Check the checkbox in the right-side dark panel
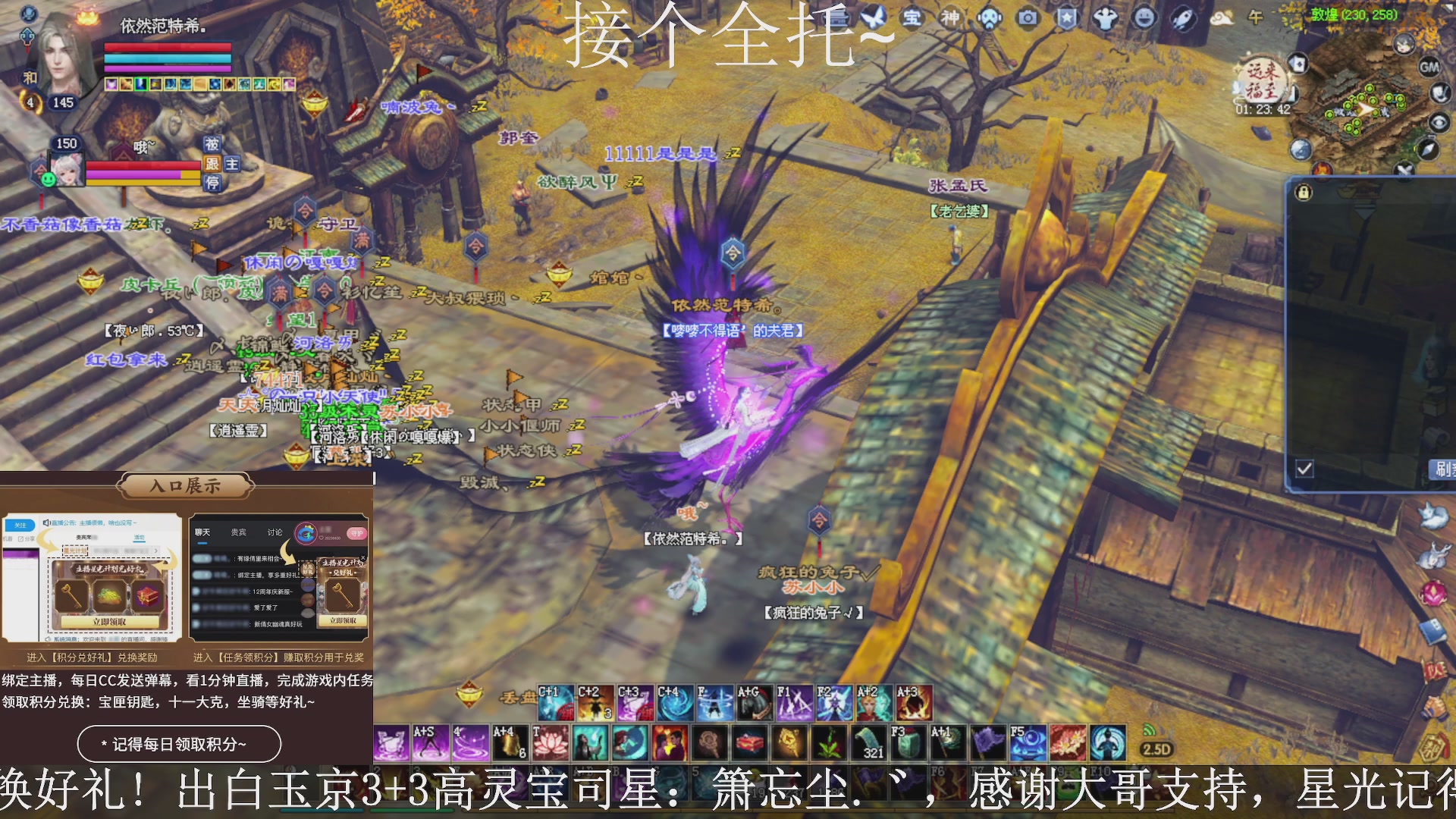 click(x=1304, y=469)
